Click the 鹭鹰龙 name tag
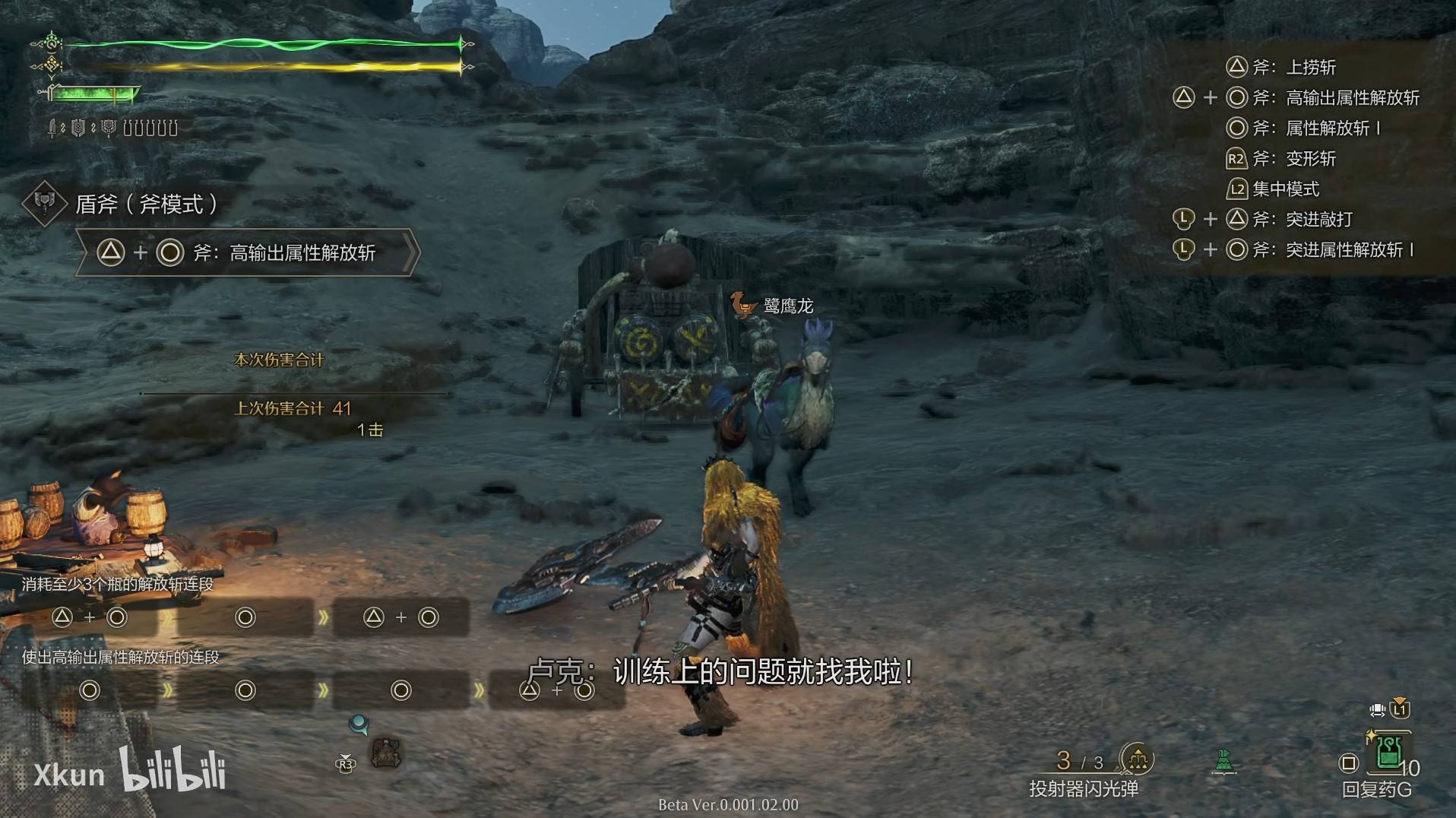Image resolution: width=1456 pixels, height=818 pixels. [x=787, y=306]
